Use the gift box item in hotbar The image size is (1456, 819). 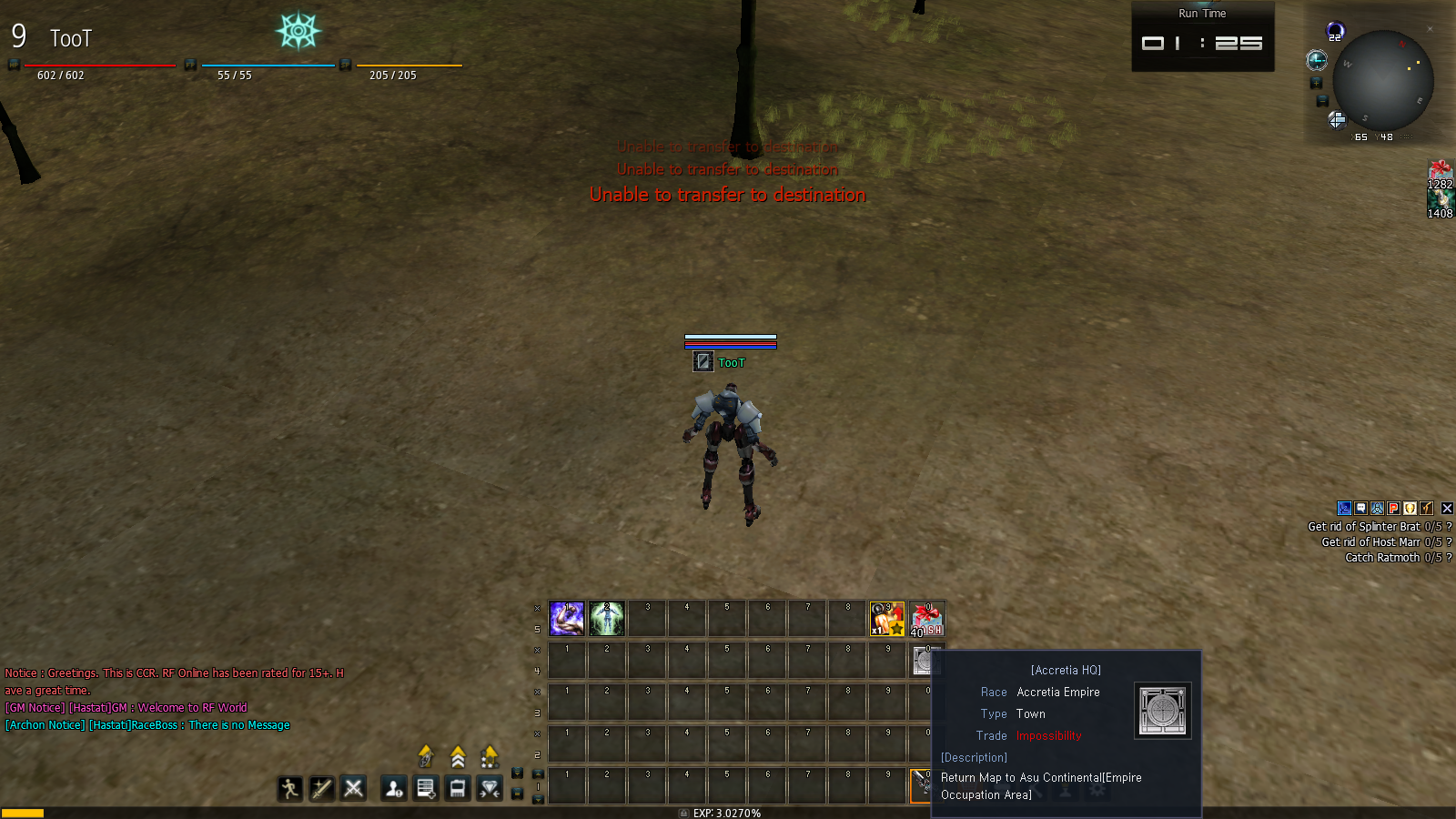pos(927,619)
